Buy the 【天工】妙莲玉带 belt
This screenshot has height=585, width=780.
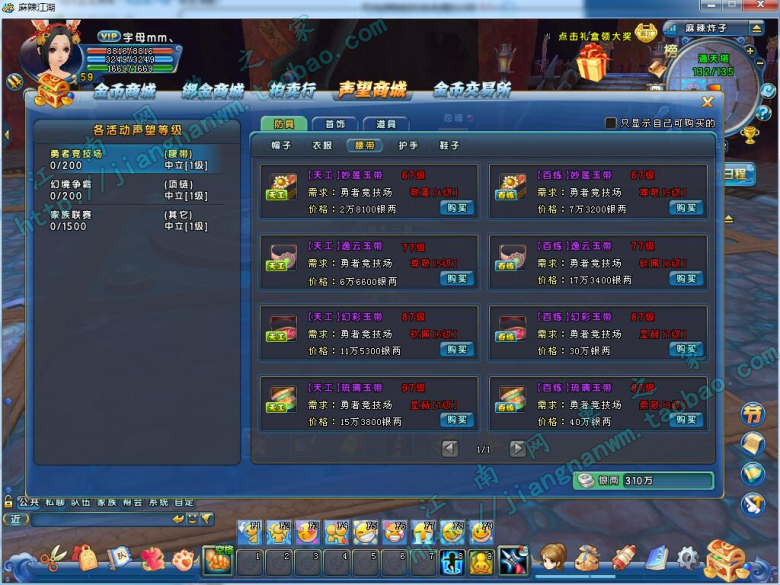click(x=456, y=208)
